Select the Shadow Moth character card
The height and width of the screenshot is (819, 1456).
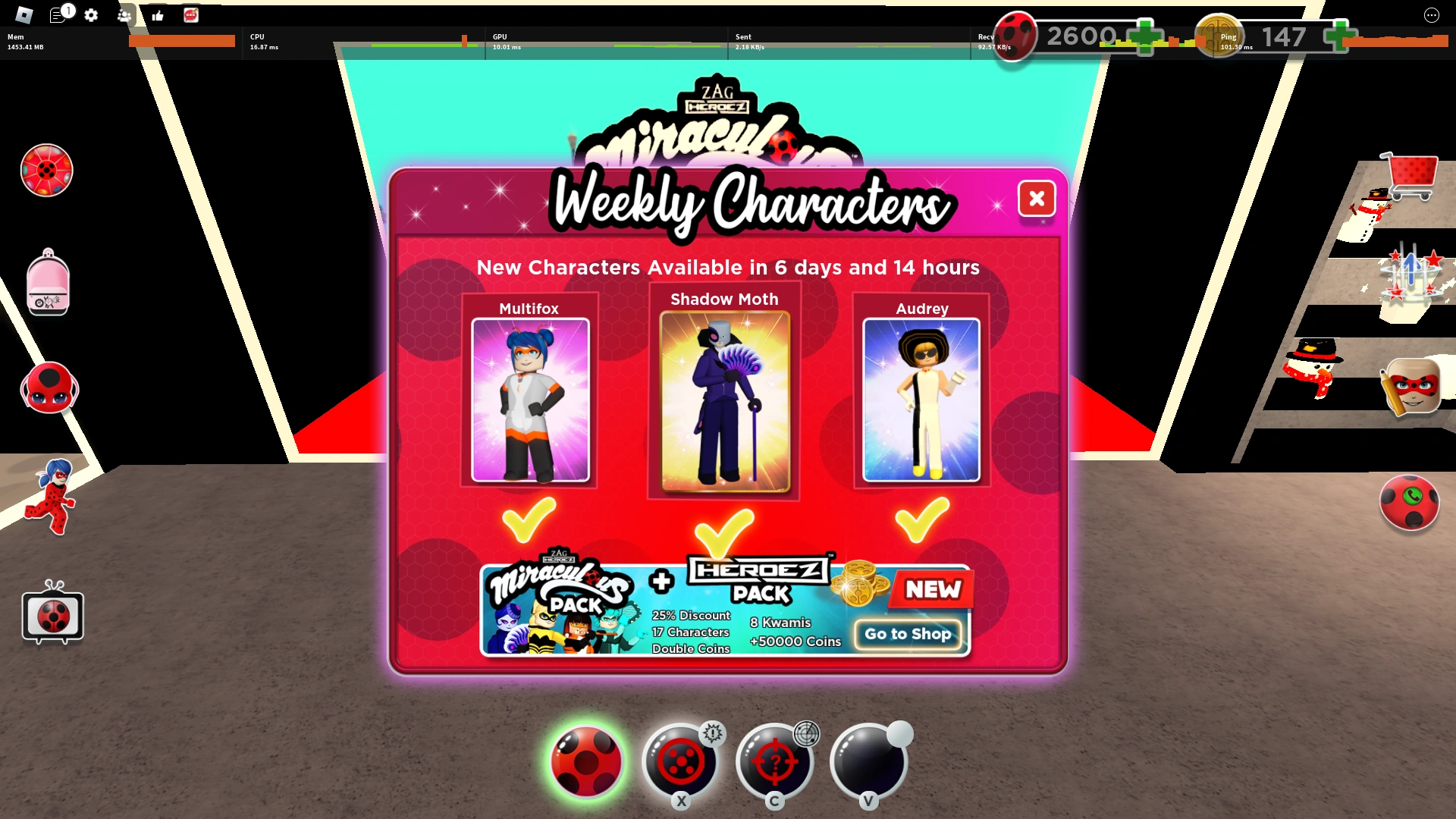[723, 398]
